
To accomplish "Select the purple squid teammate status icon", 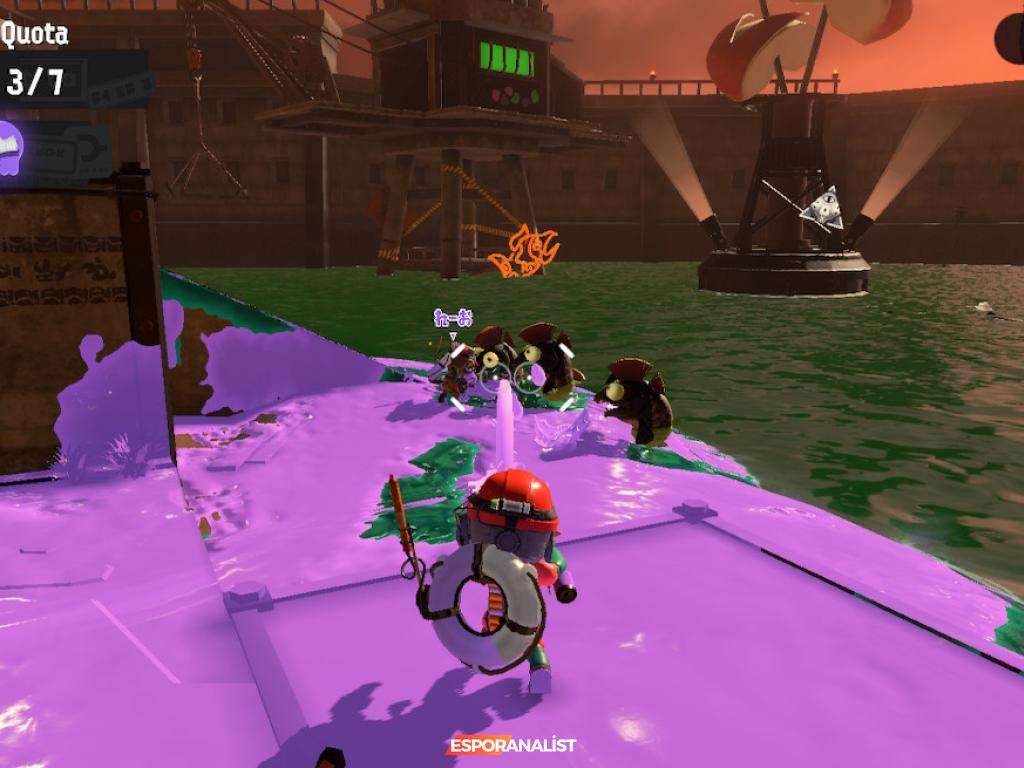I will [12, 149].
